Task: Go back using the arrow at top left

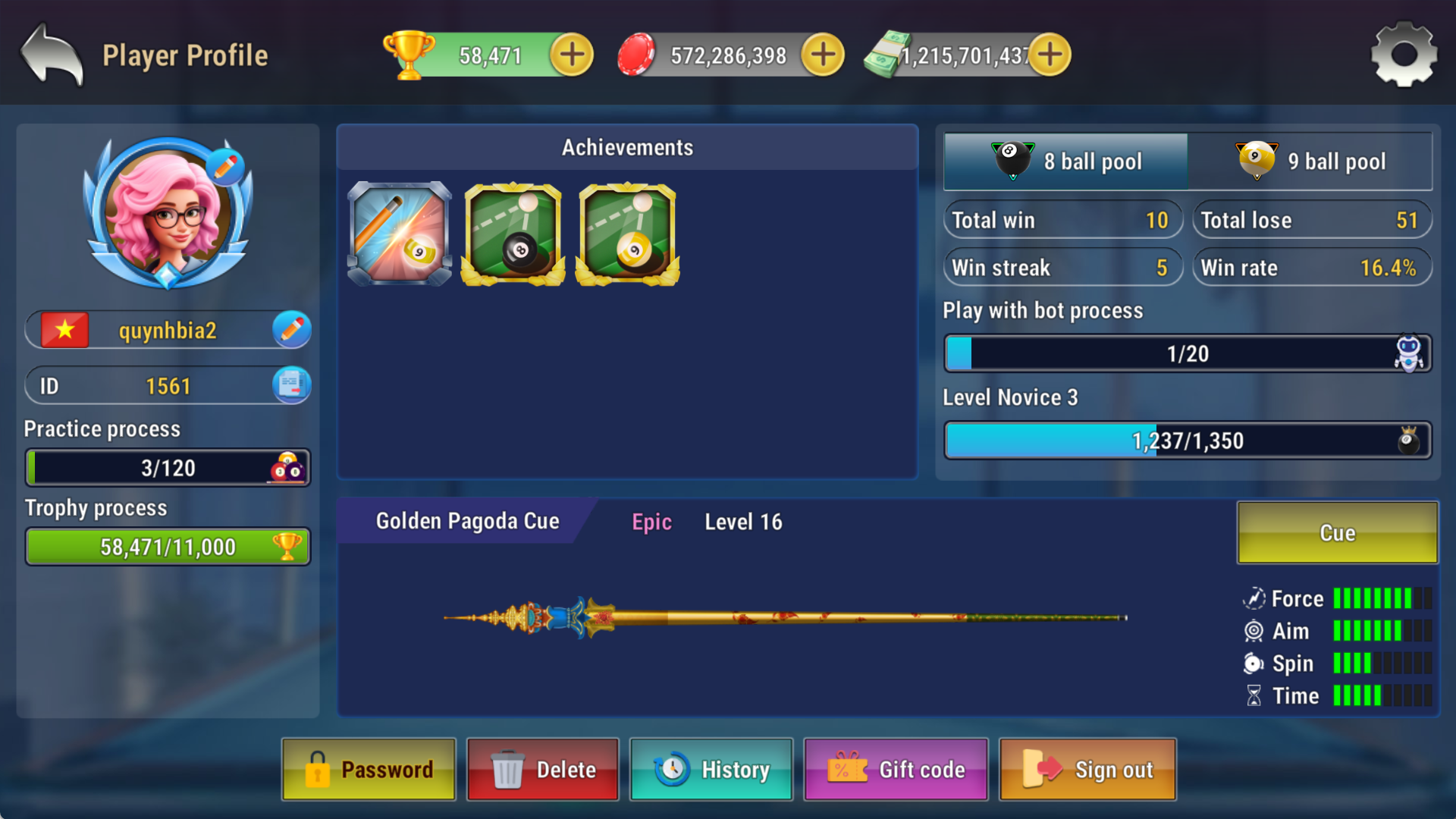Action: (49, 54)
